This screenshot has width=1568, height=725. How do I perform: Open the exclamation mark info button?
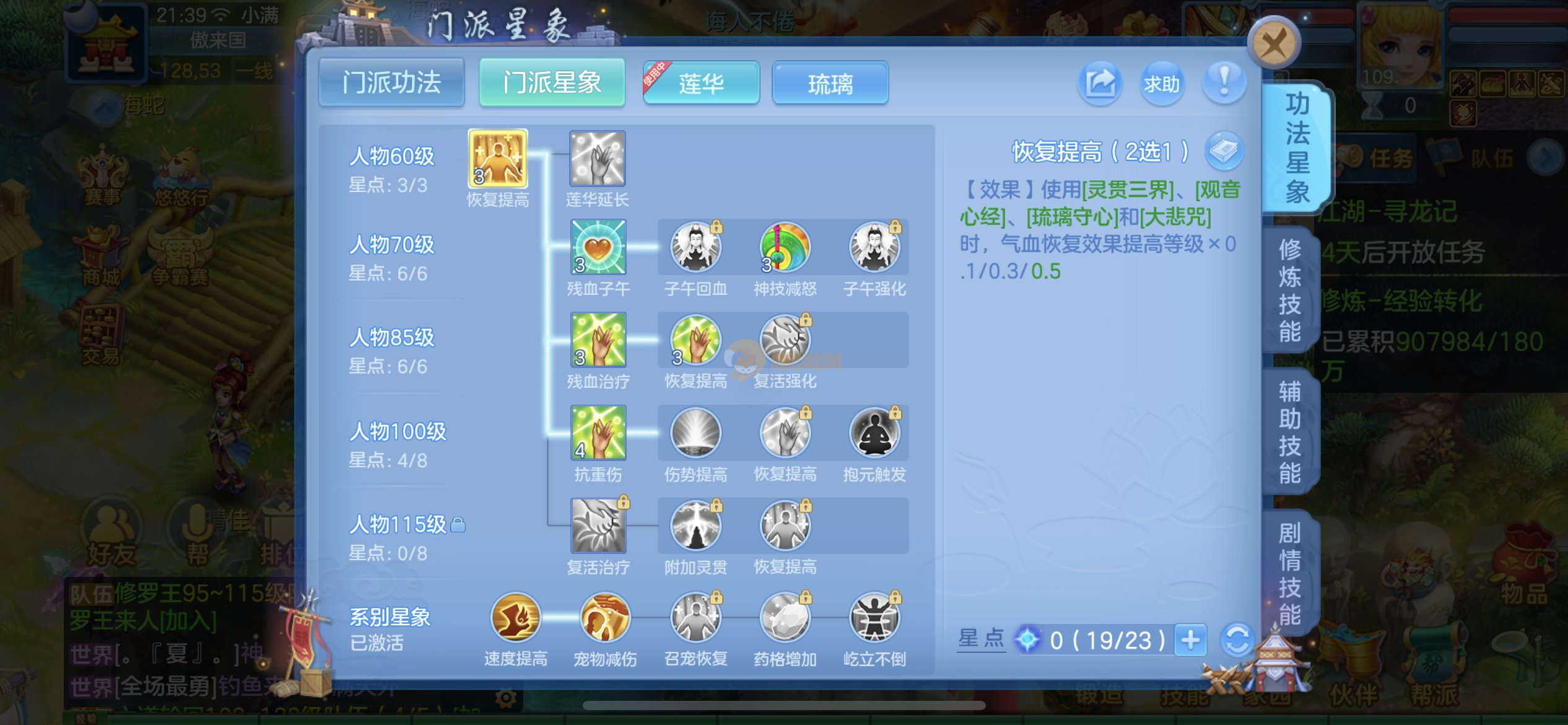pyautogui.click(x=1224, y=82)
